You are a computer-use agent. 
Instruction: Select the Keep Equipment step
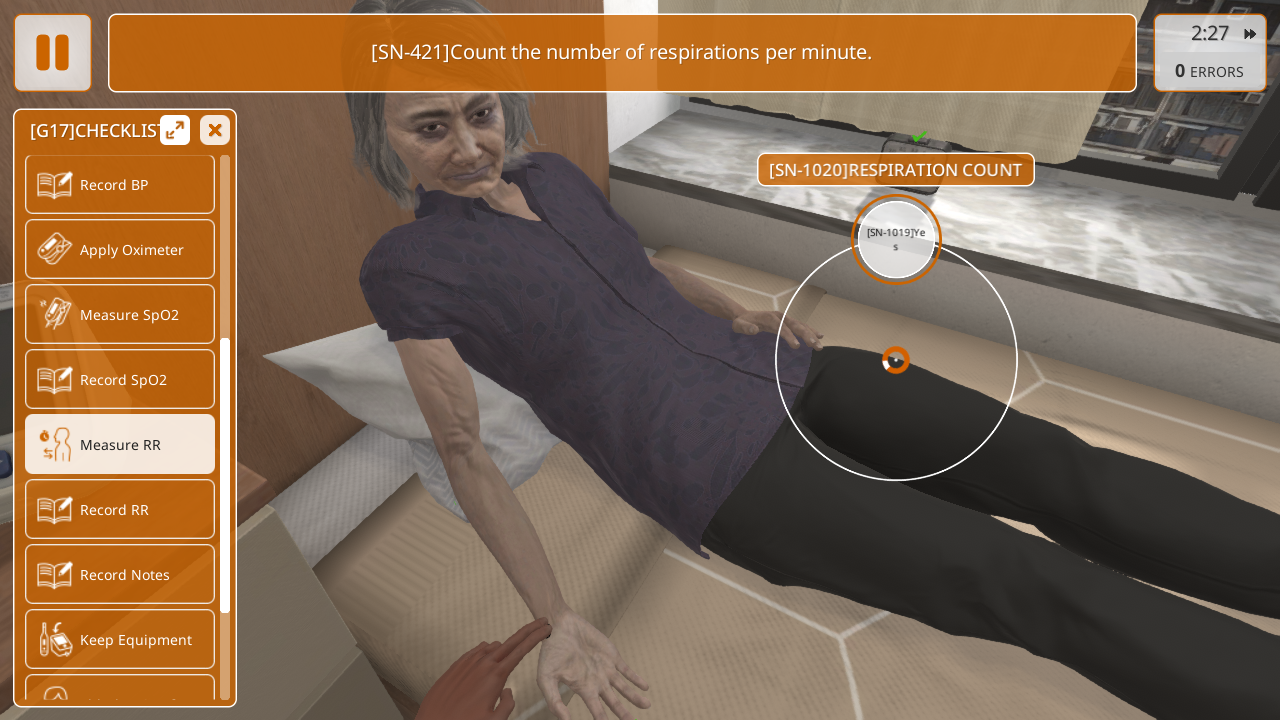[120, 639]
